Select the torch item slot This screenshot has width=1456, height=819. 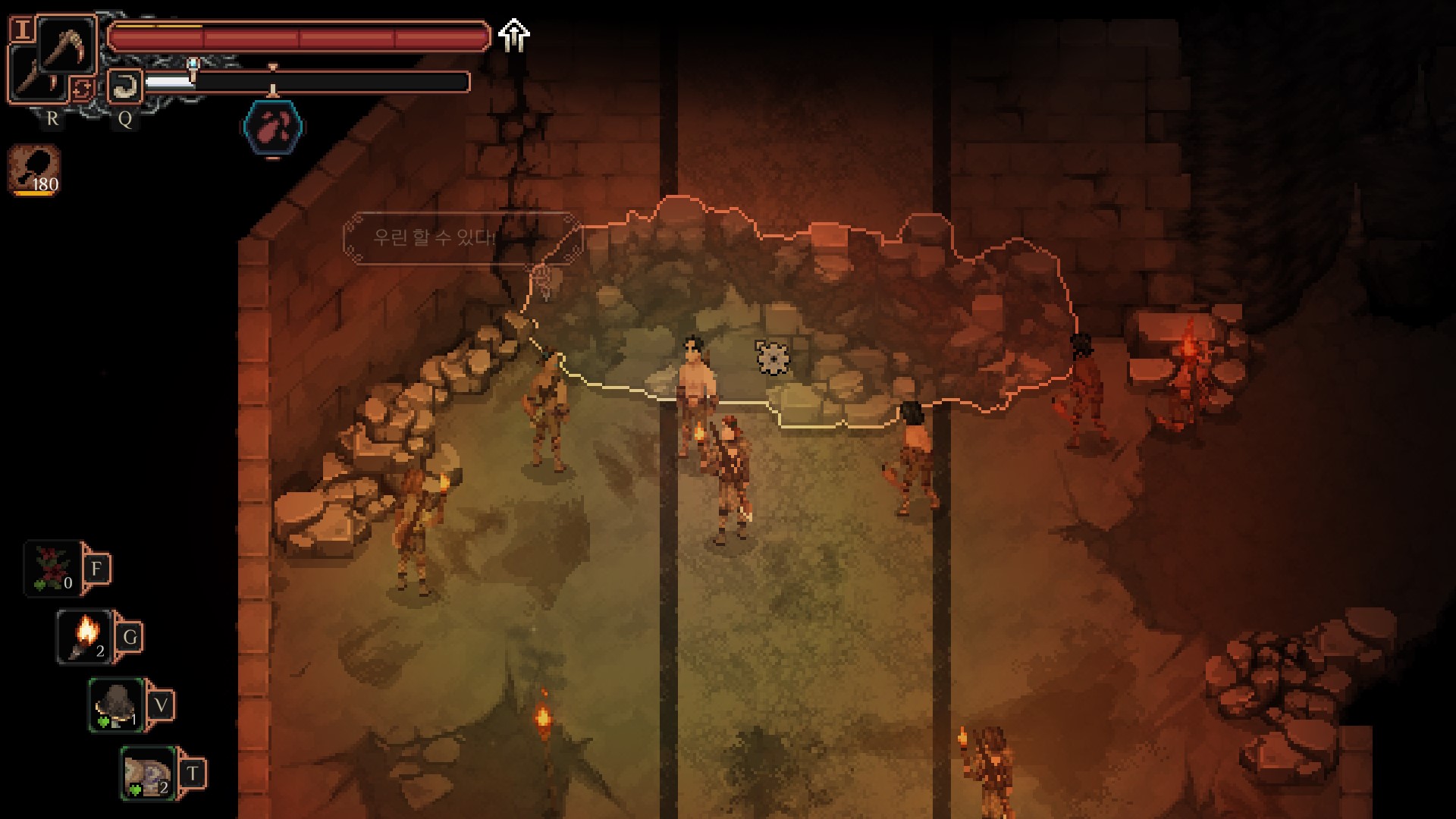[x=85, y=637]
